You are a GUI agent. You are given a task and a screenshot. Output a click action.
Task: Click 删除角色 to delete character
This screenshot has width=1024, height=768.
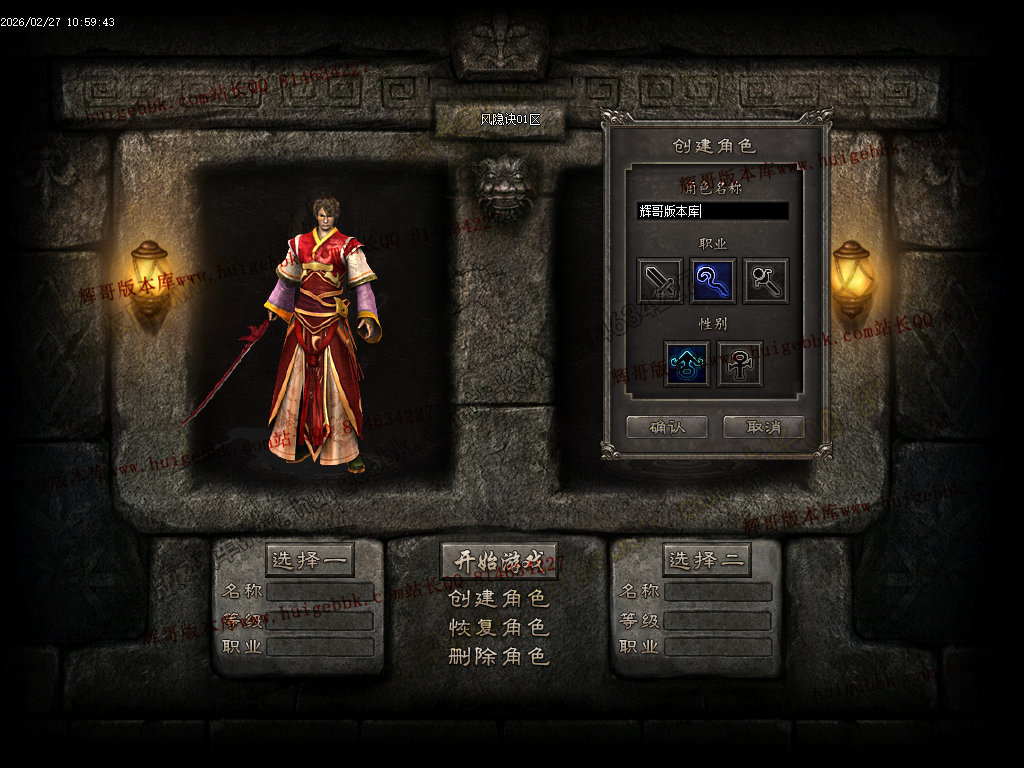[499, 657]
